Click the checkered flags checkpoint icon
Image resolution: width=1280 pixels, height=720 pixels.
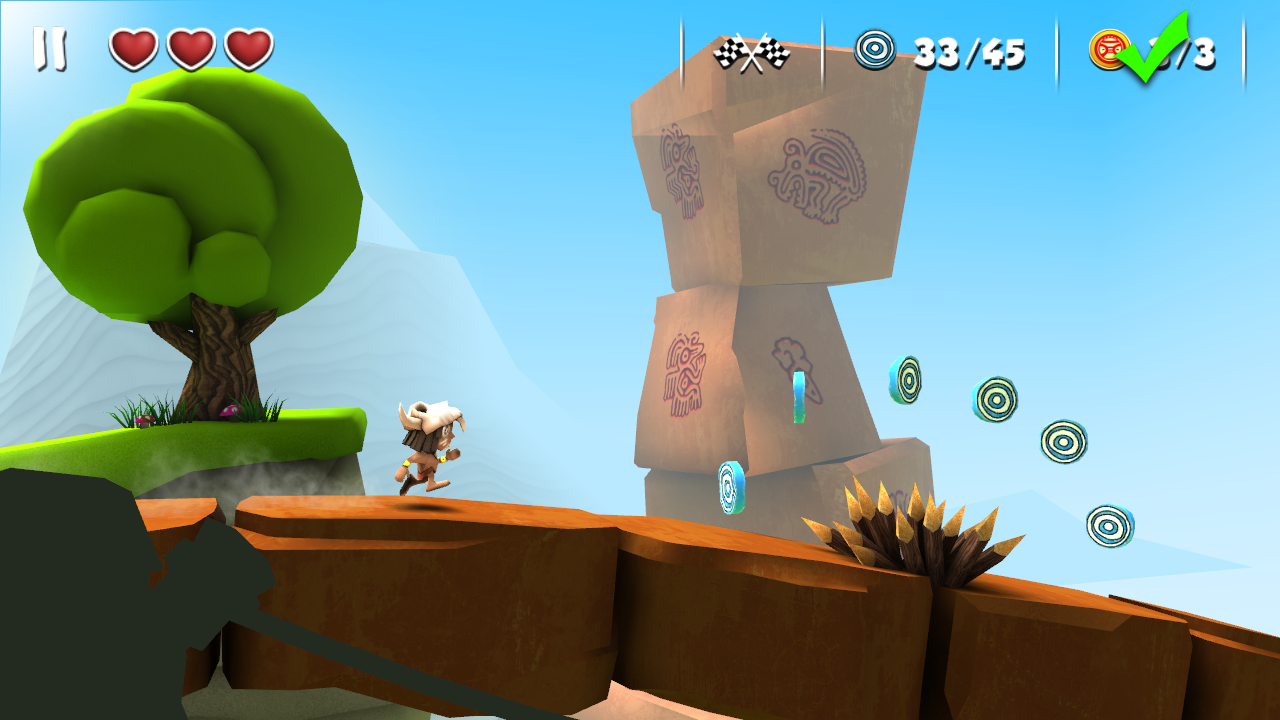pyautogui.click(x=750, y=47)
